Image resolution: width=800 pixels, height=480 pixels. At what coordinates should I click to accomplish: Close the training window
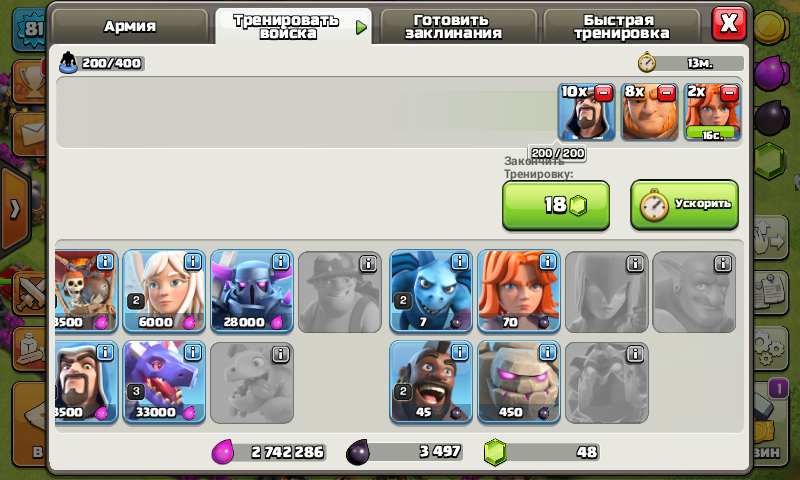(730, 22)
